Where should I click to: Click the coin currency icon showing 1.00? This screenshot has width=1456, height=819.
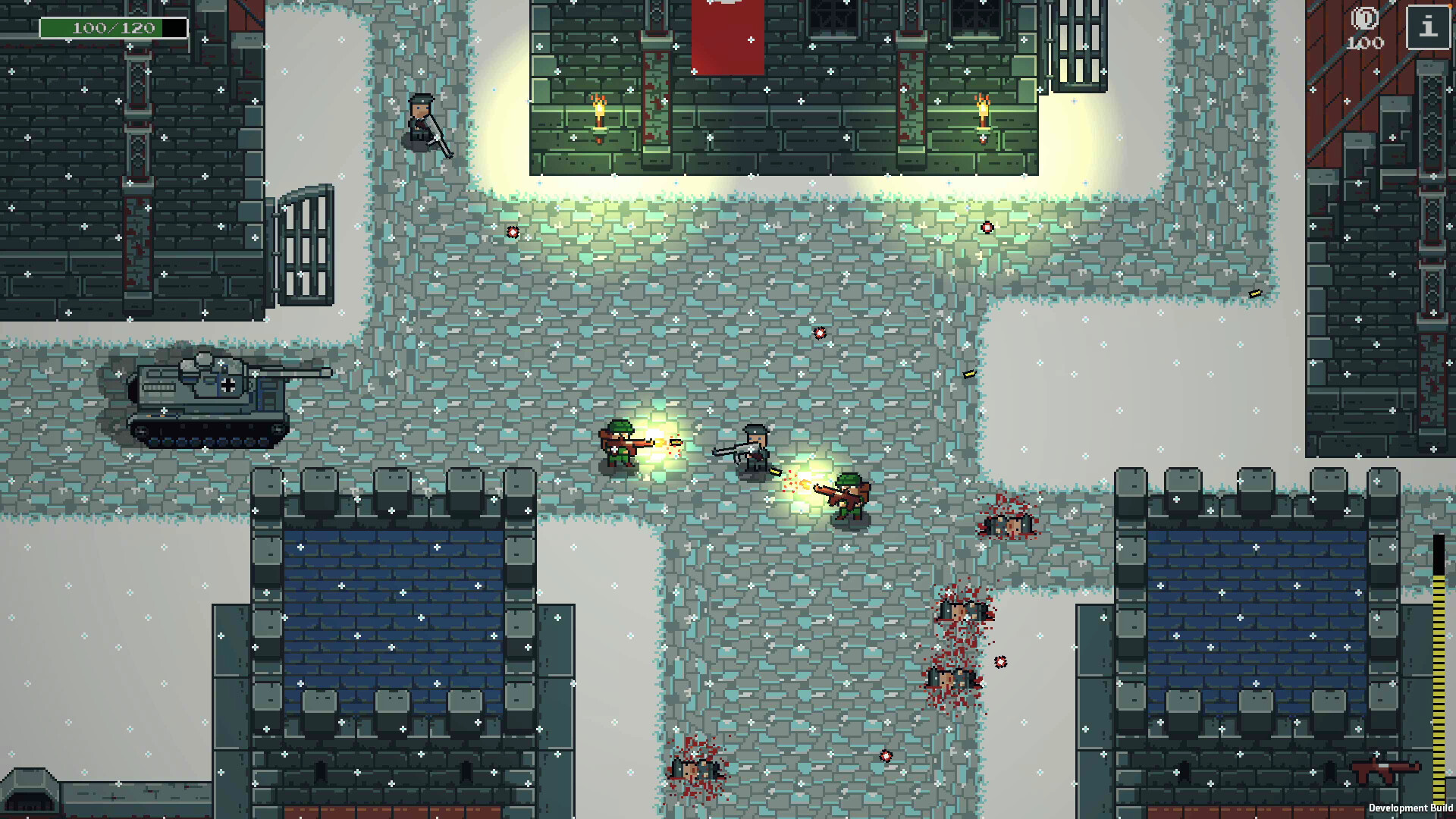click(1363, 20)
